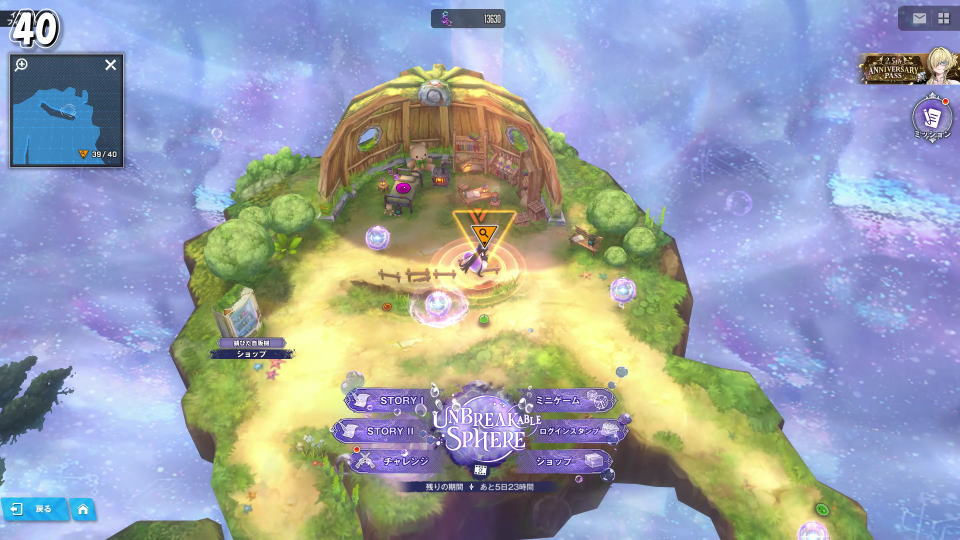Click the currency counter showing 13630
Viewport: 960px width, 540px height.
[x=468, y=18]
